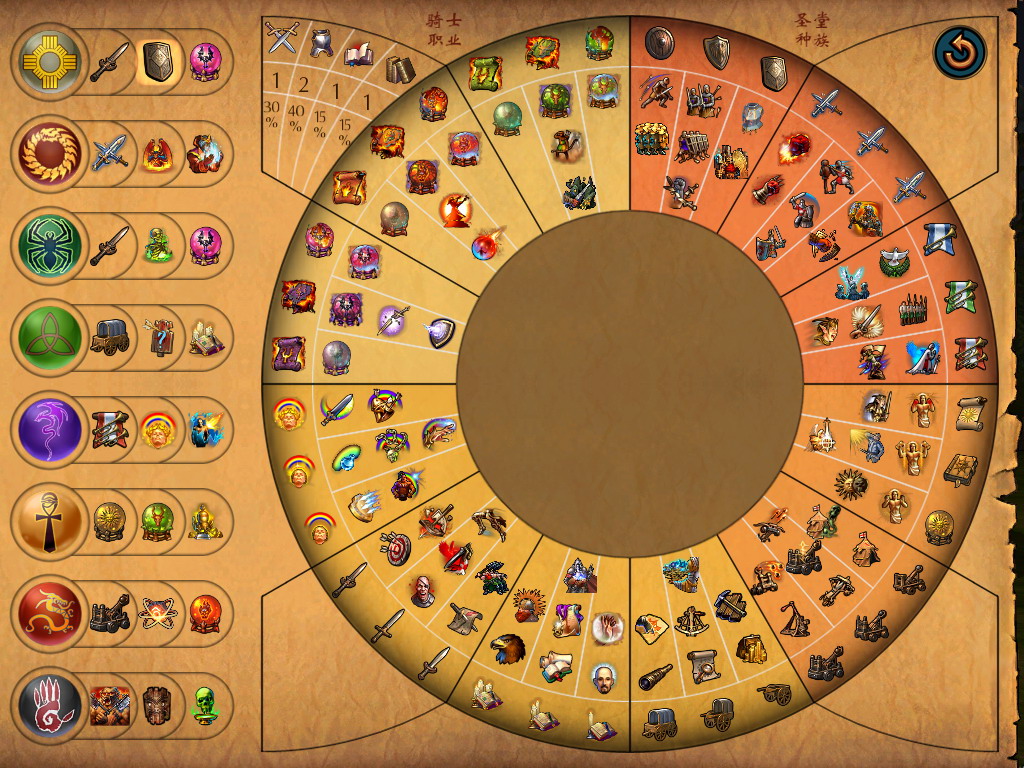The height and width of the screenshot is (768, 1024).
Task: Select the Dungeon green spider emblem
Action: tap(50, 245)
